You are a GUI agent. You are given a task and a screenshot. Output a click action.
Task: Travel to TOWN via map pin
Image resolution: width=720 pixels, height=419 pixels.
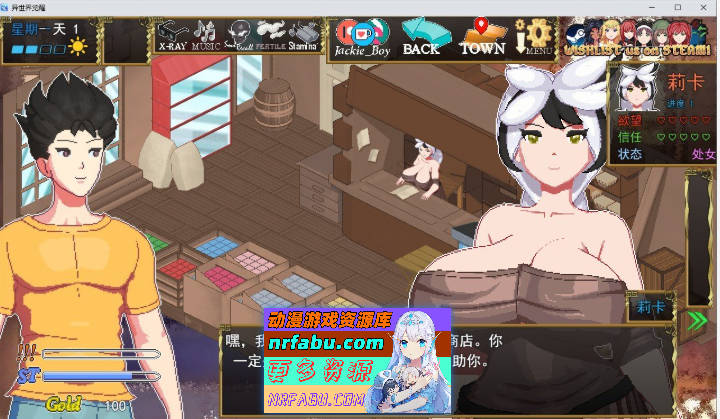pyautogui.click(x=482, y=35)
